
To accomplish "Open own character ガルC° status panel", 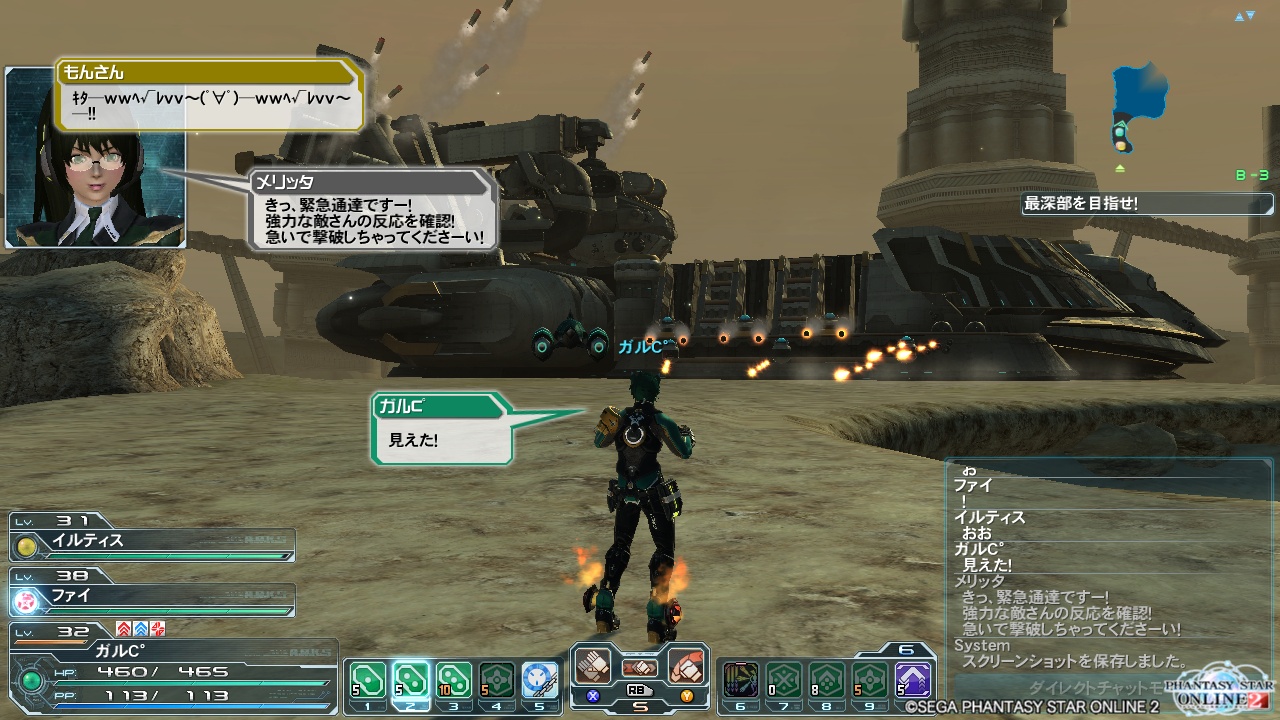I will coord(170,670).
